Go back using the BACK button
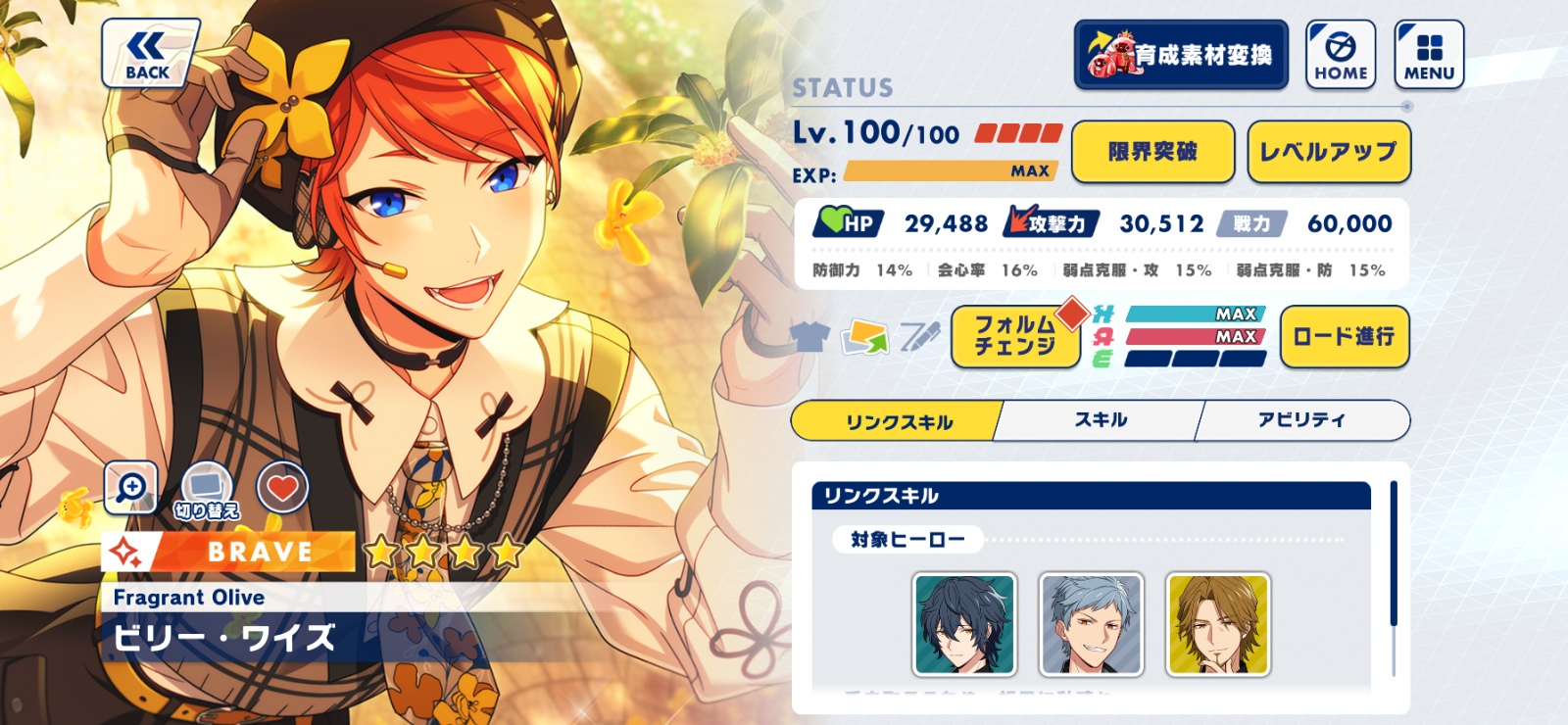The width and height of the screenshot is (1568, 725). [149, 54]
